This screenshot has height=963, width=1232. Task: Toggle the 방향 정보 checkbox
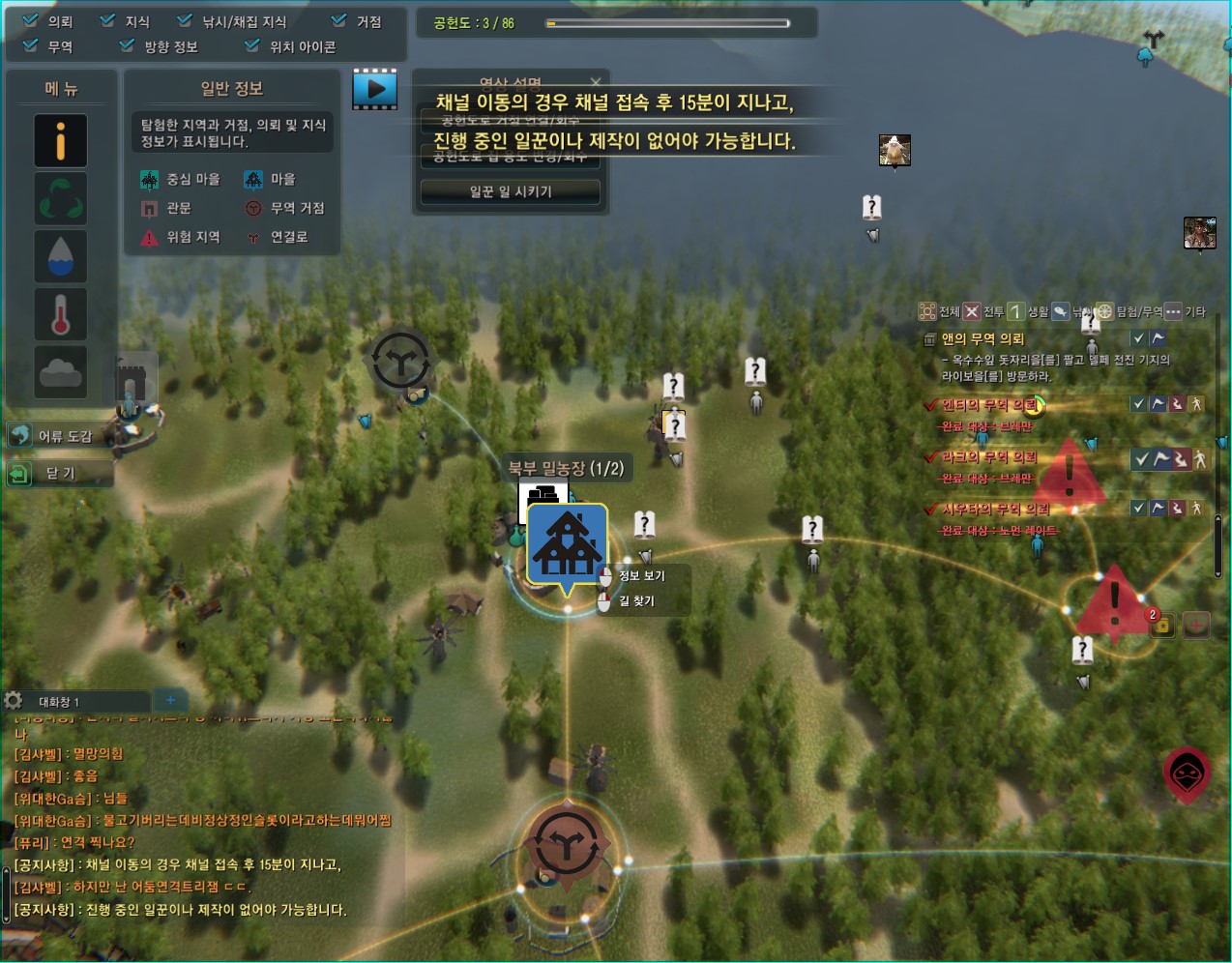click(x=128, y=45)
